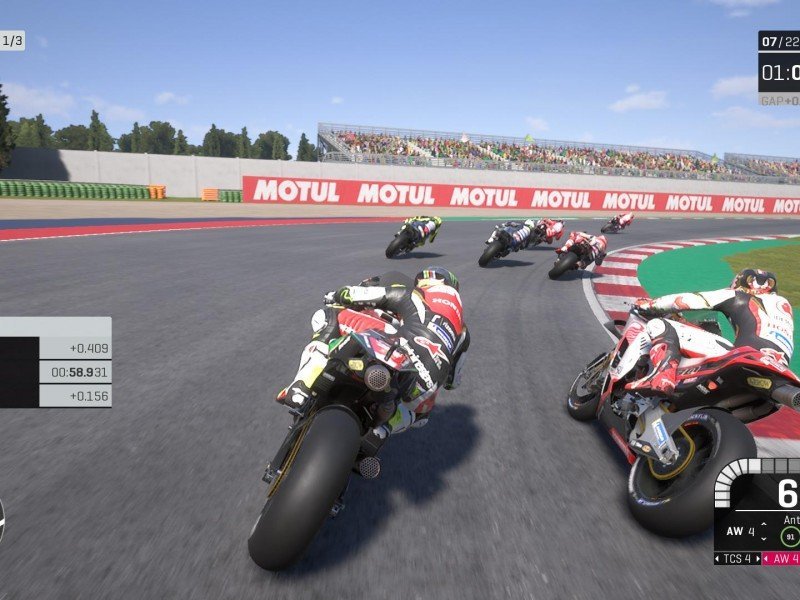Click the green tyre indicator showing 91
This screenshot has height=600, width=800.
tap(790, 535)
